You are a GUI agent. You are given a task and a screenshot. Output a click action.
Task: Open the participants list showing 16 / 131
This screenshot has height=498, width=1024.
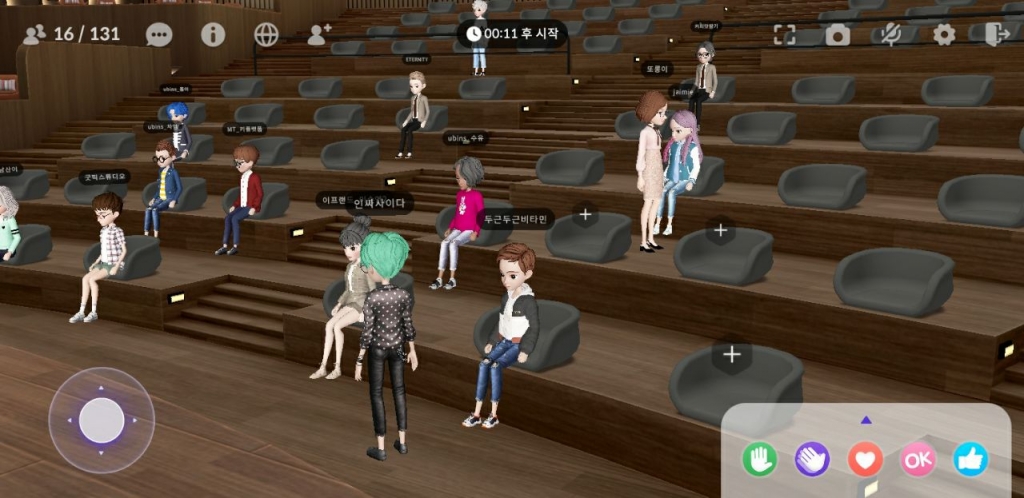(71, 34)
